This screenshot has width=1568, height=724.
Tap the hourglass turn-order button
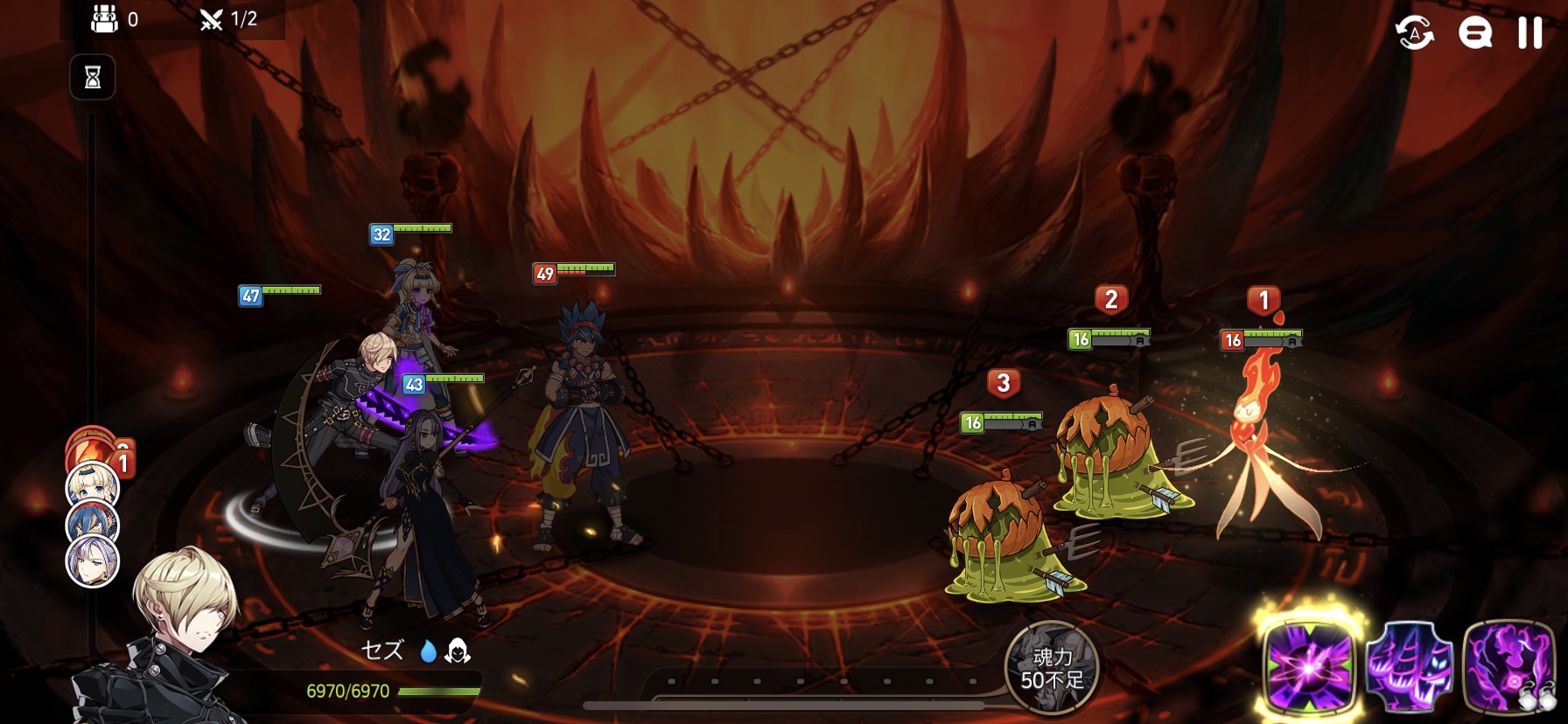coord(93,78)
